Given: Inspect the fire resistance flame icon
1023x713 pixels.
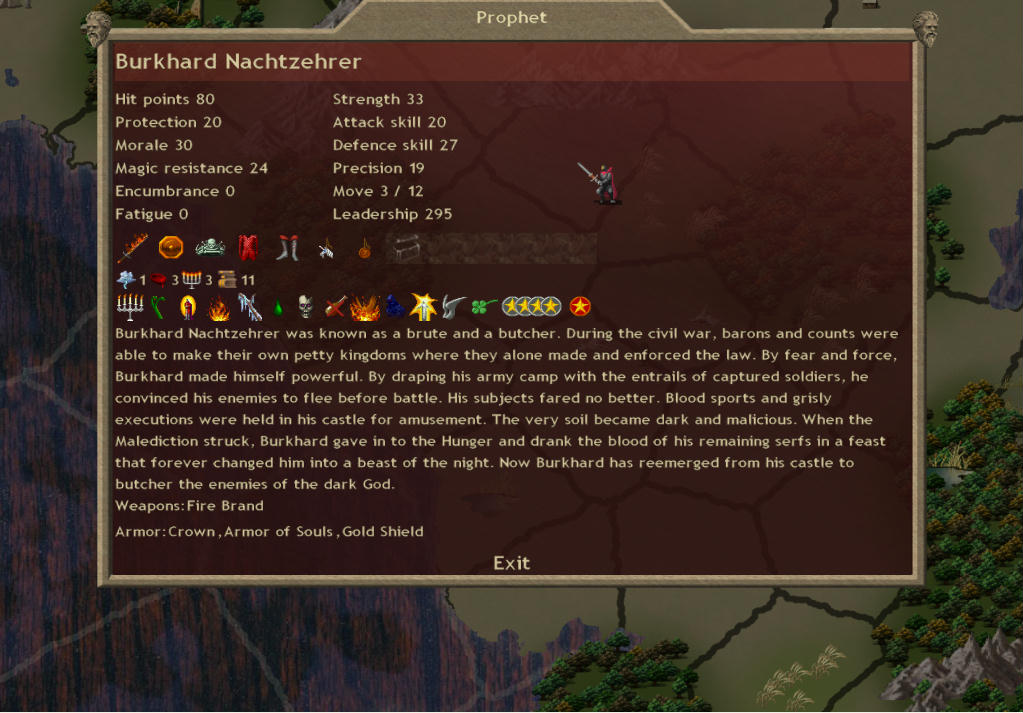Looking at the screenshot, I should click(x=219, y=307).
